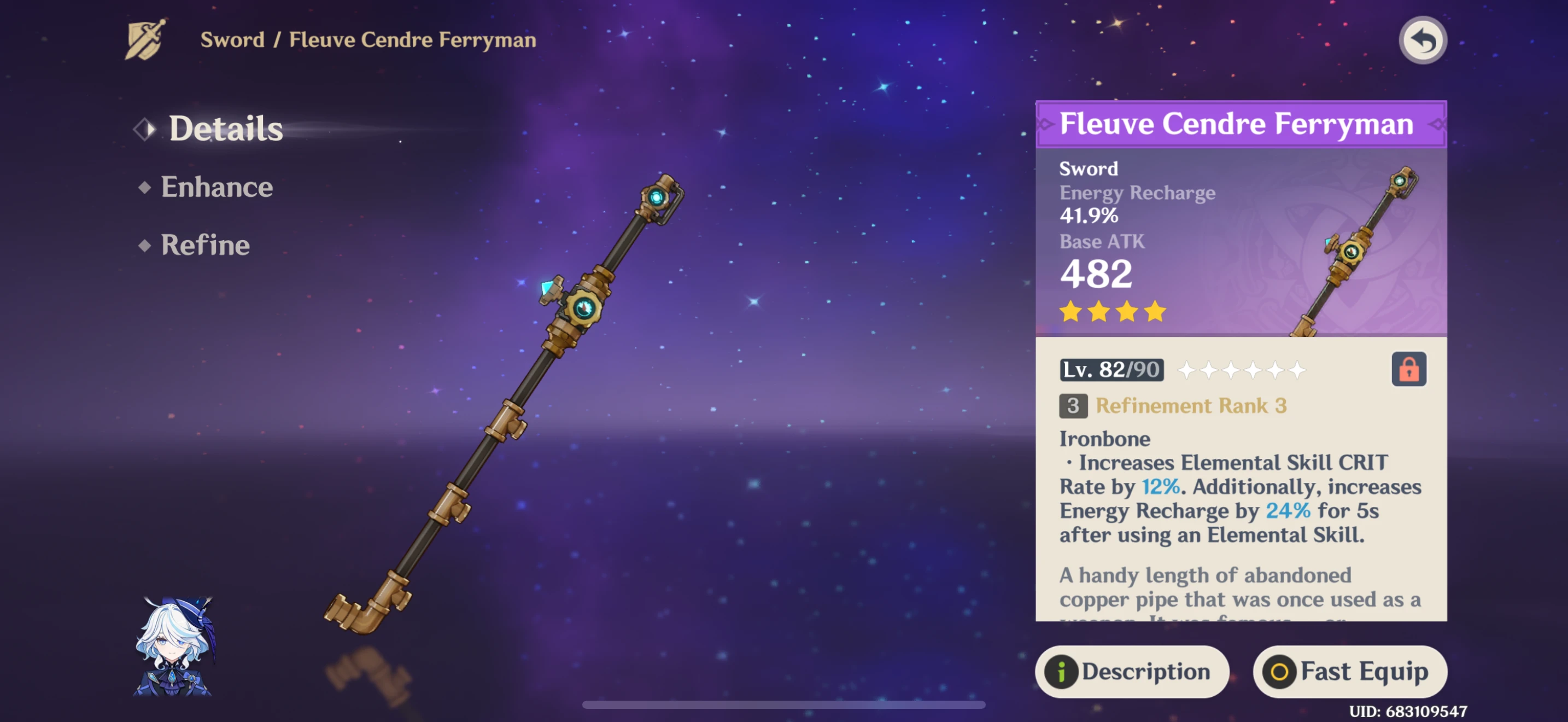Click the back arrow in the top-right corner
Screen dimensions: 1568x722
tap(1423, 39)
